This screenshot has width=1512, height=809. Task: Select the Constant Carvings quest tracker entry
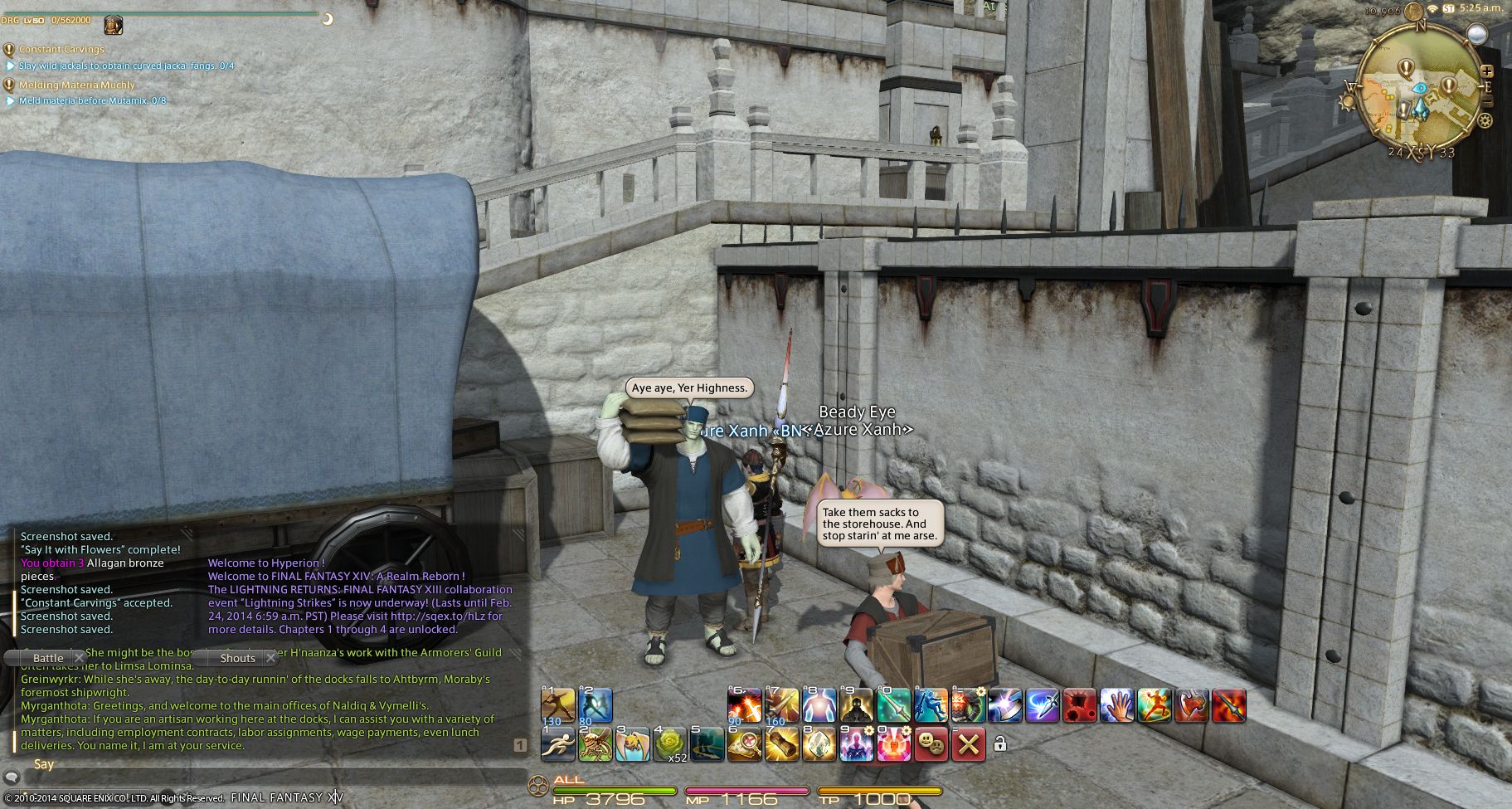click(x=61, y=50)
